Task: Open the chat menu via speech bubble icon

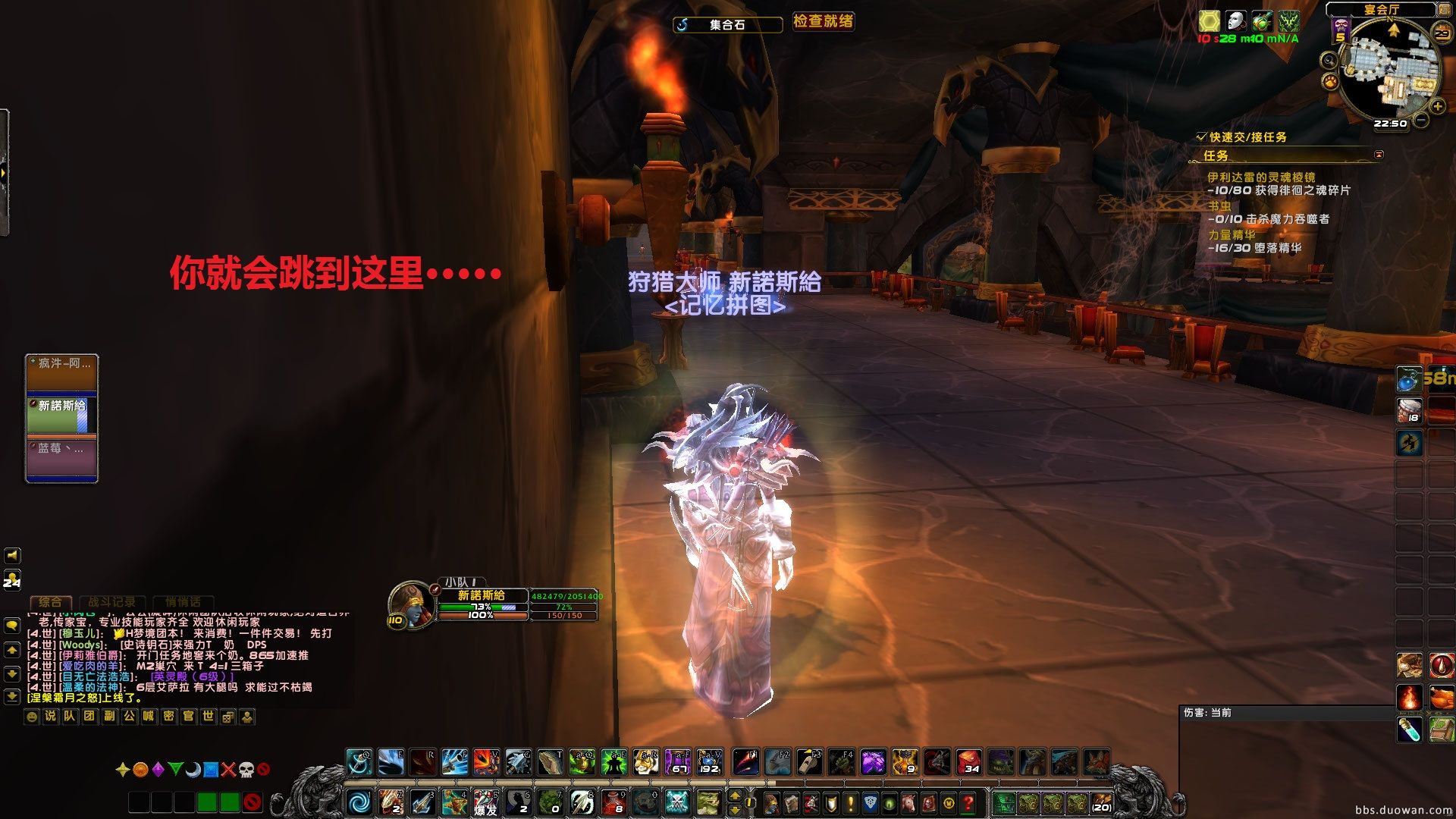Action: coord(12,626)
